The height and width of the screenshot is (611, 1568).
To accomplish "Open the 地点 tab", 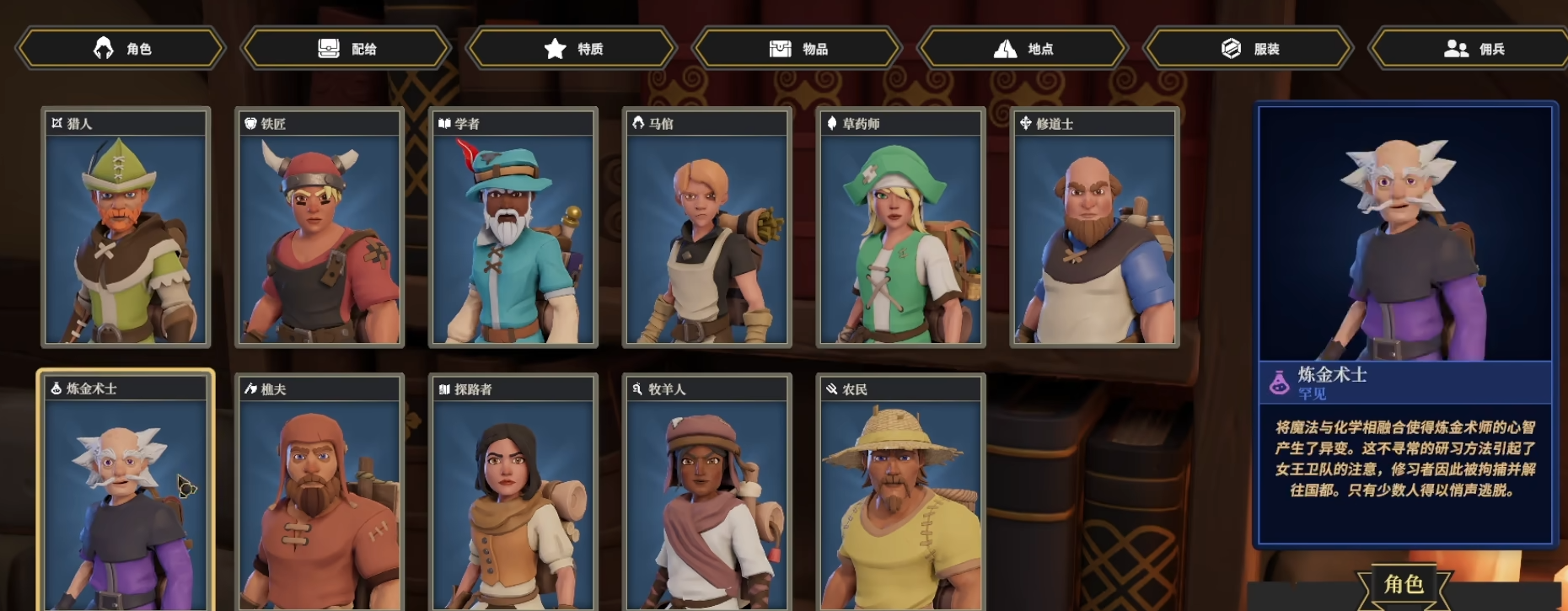I will pos(1023,49).
